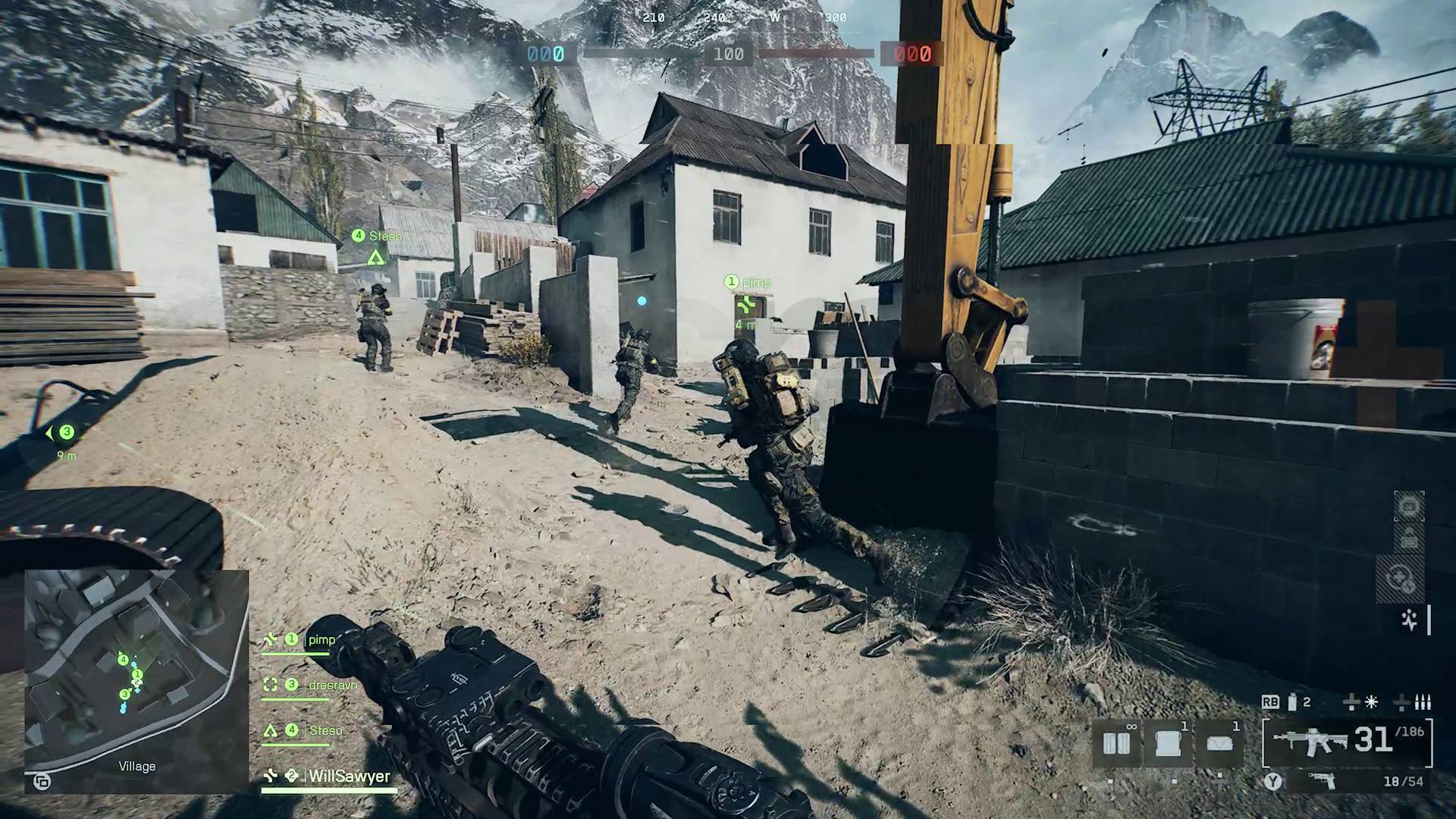Select pimp's medic class icon in squad list

click(271, 639)
